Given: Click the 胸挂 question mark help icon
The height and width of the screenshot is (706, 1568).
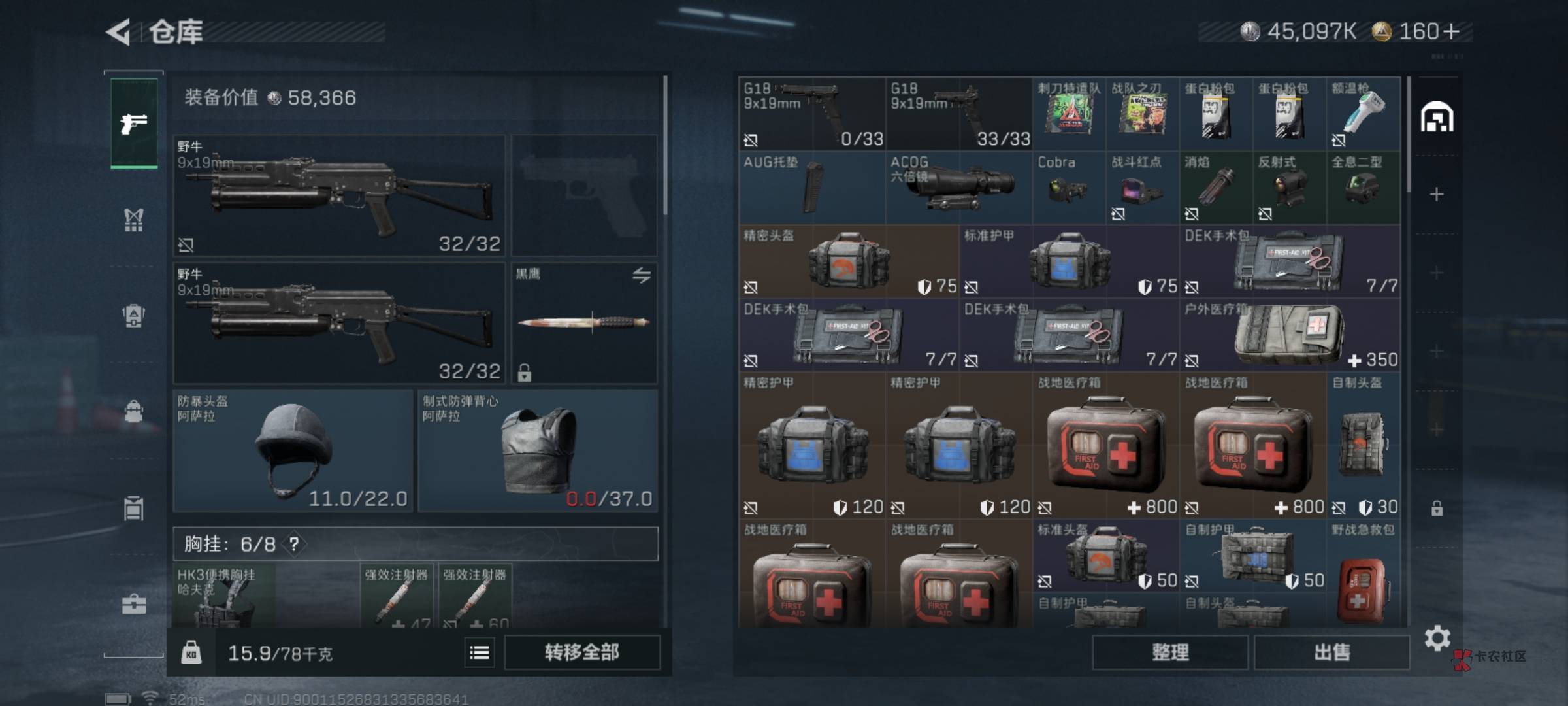Looking at the screenshot, I should pos(294,544).
